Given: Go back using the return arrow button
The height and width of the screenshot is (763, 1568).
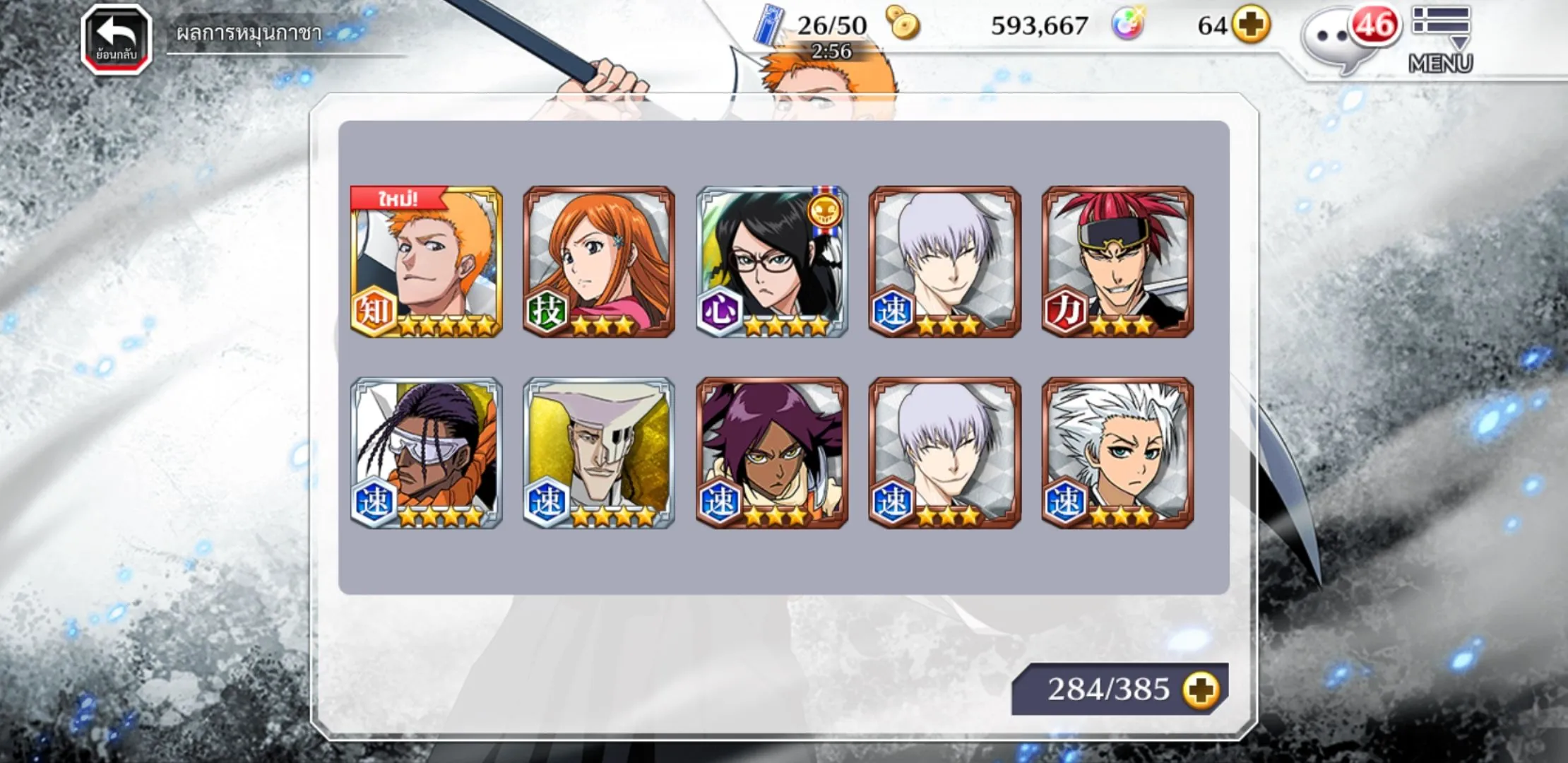Looking at the screenshot, I should pos(117,40).
